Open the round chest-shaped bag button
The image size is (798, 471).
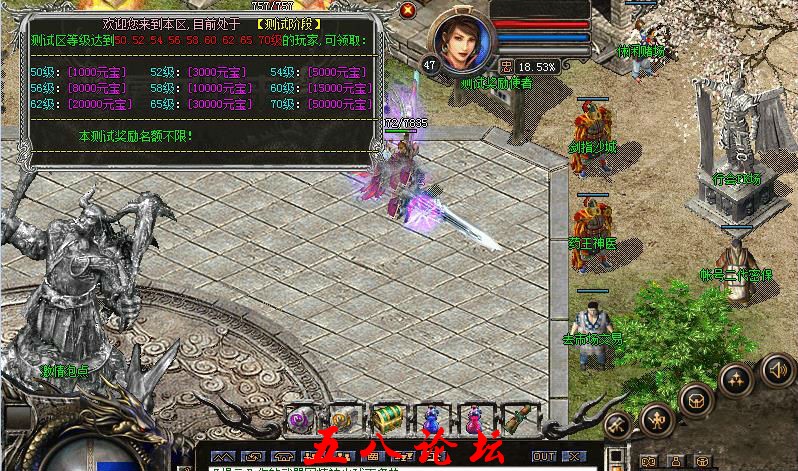(x=694, y=398)
